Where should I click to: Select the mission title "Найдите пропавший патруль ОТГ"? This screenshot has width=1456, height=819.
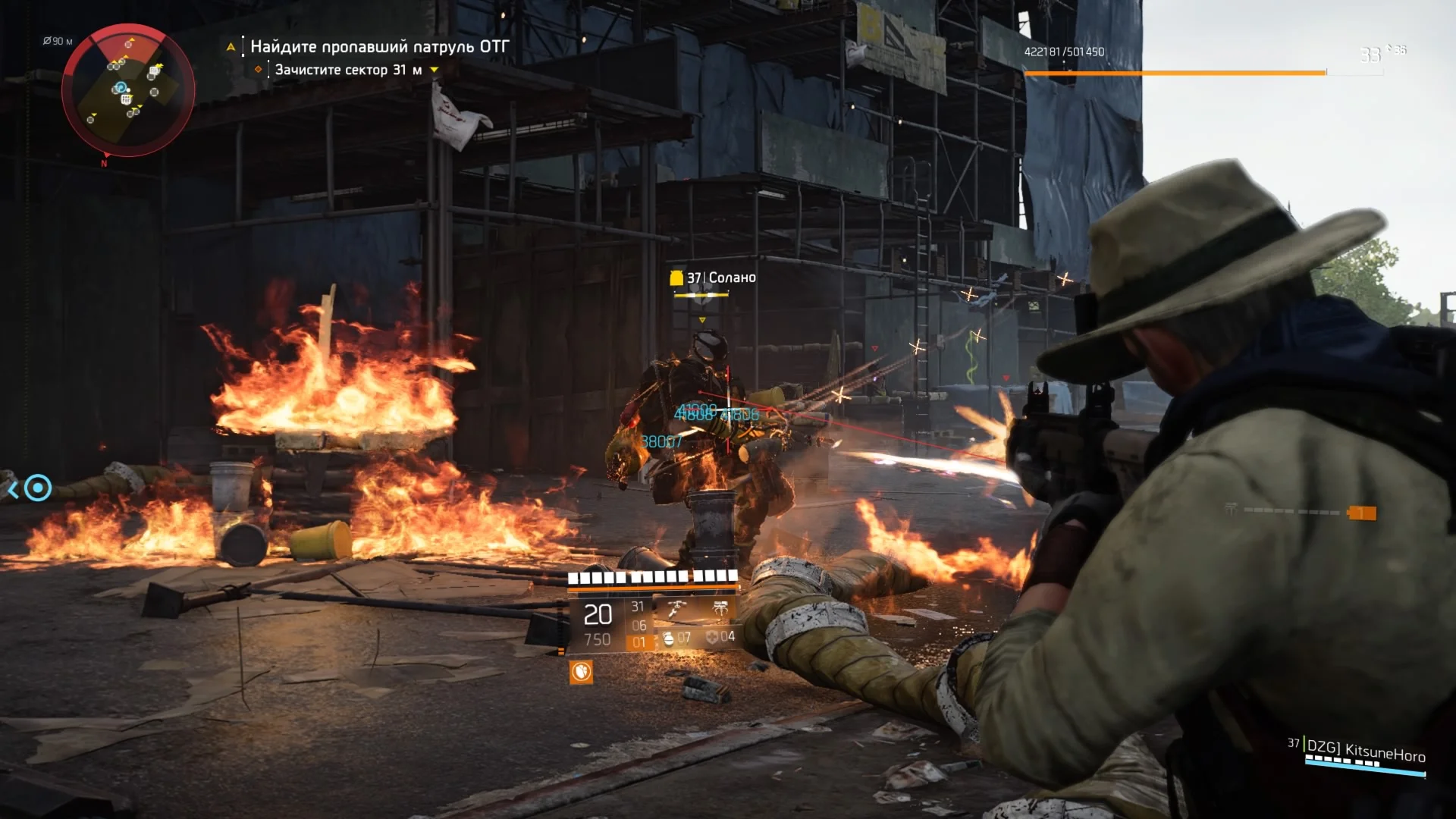coord(379,47)
